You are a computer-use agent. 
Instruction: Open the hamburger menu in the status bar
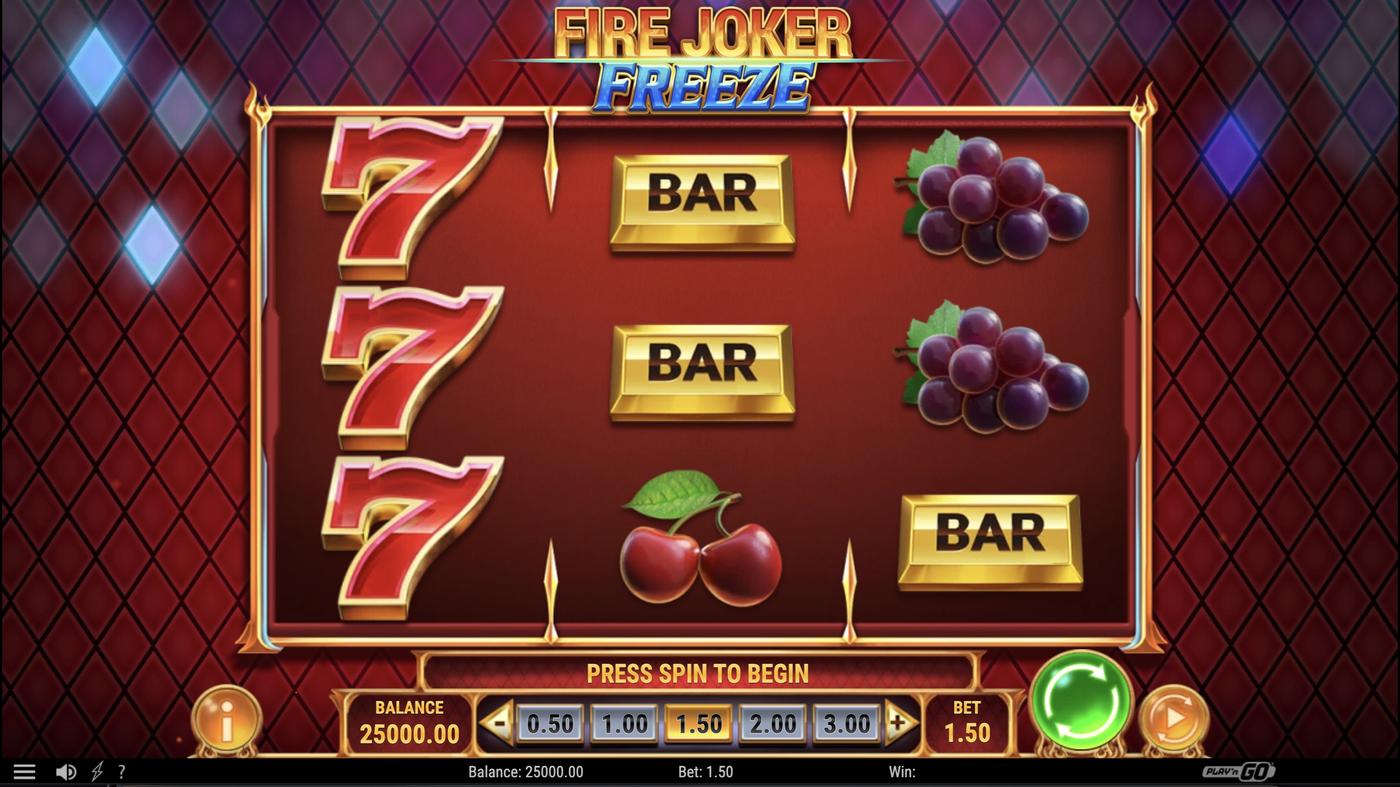[x=24, y=770]
